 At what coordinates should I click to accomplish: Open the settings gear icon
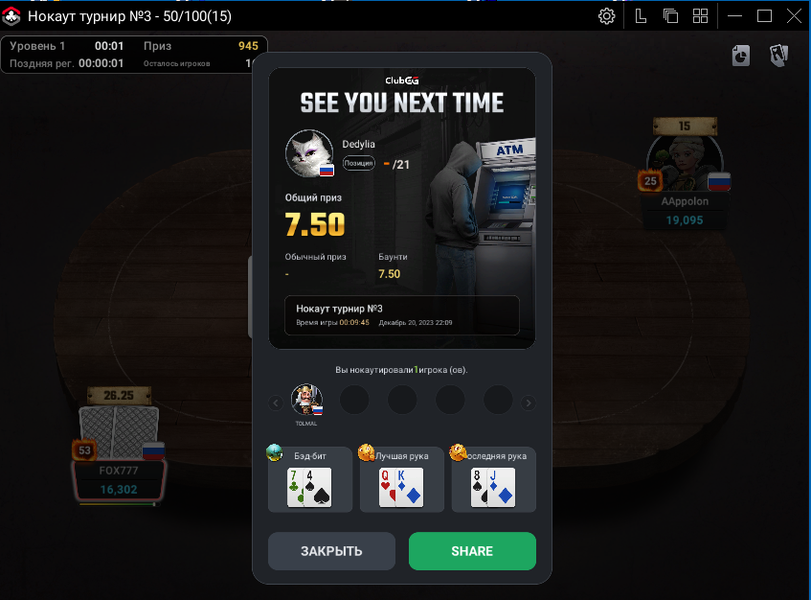click(x=607, y=16)
